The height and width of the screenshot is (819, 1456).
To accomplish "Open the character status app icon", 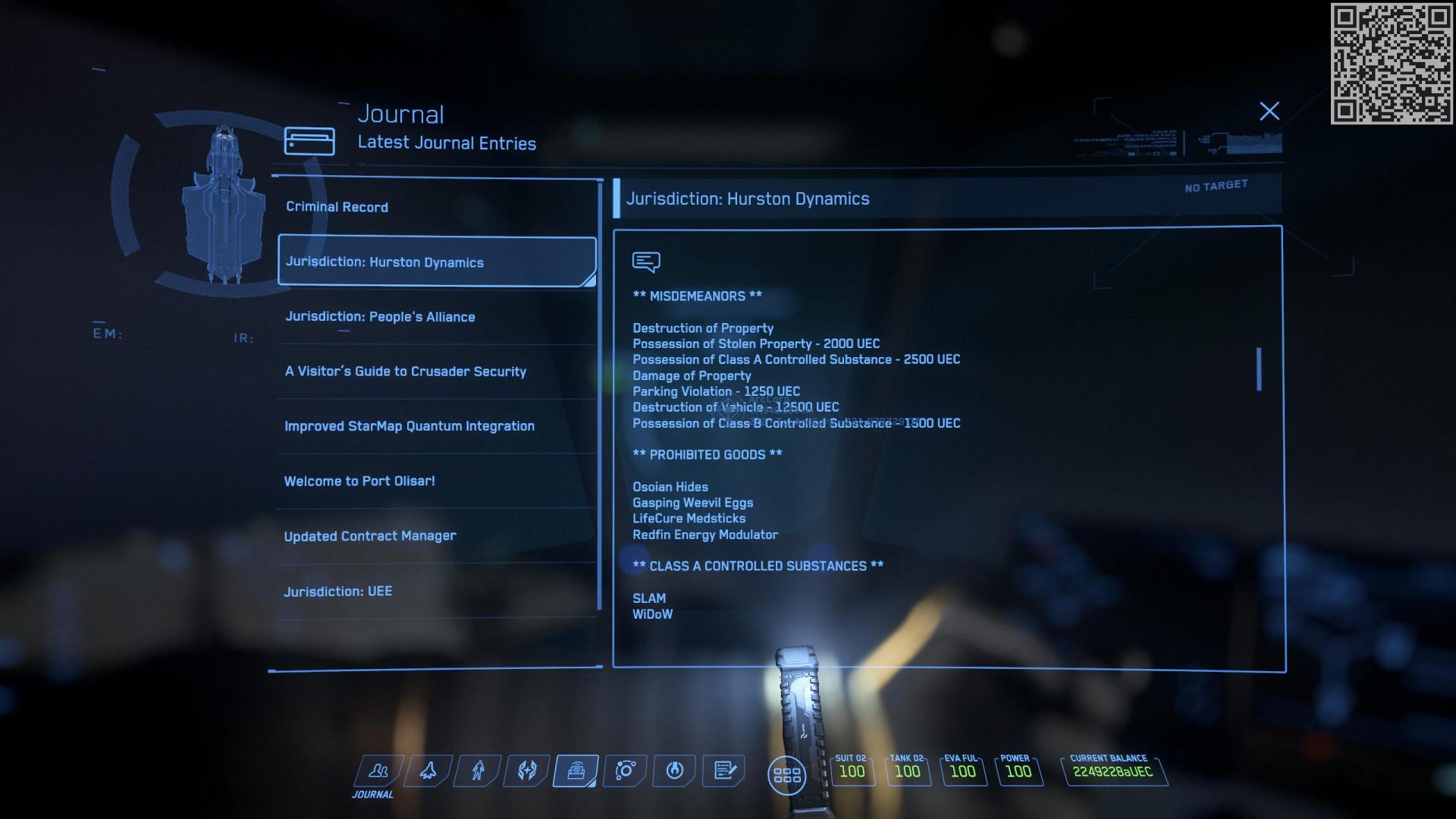I will coord(476,770).
